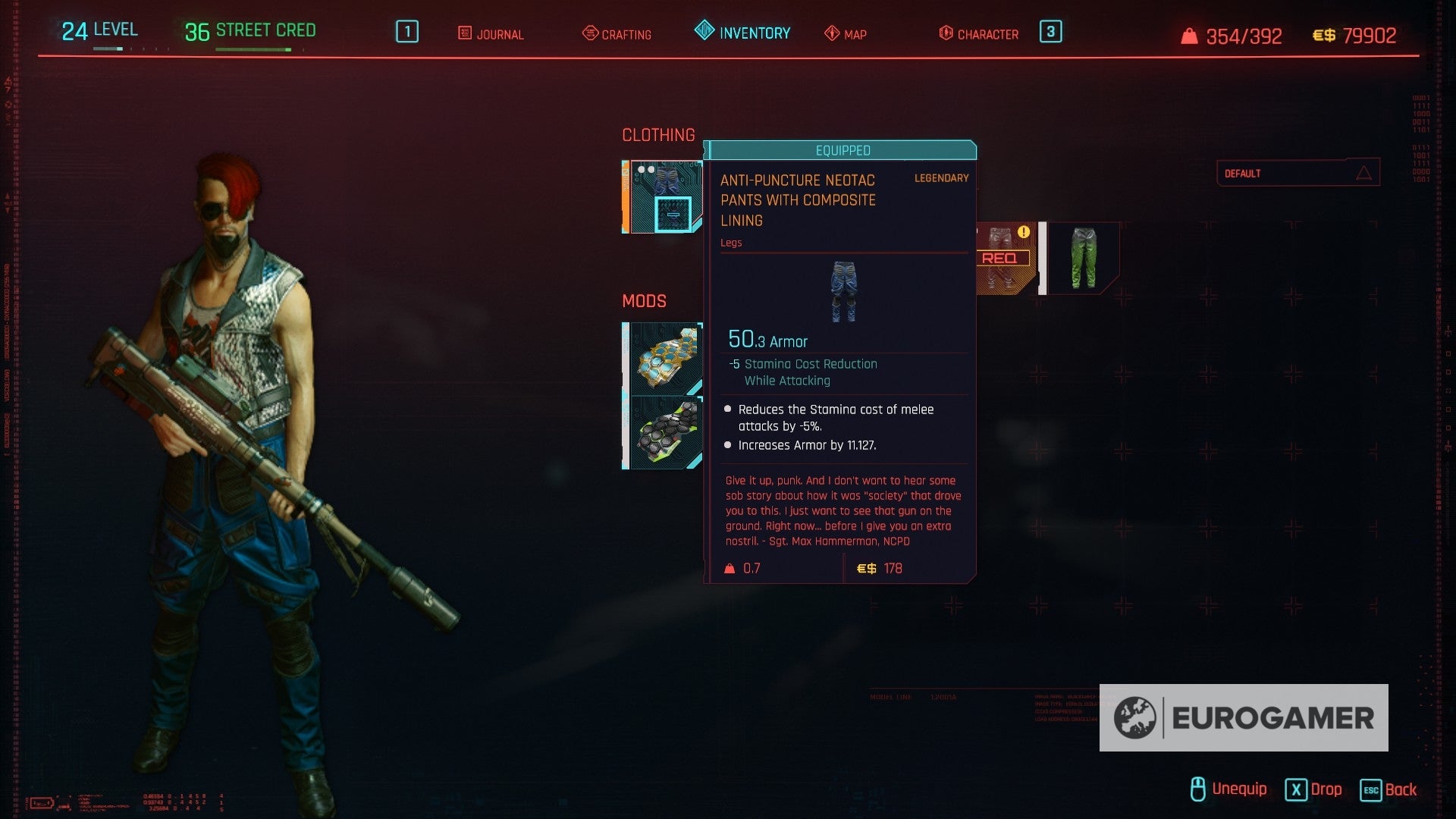
Task: Click the pants icon inside the item tooltip
Action: tap(844, 292)
